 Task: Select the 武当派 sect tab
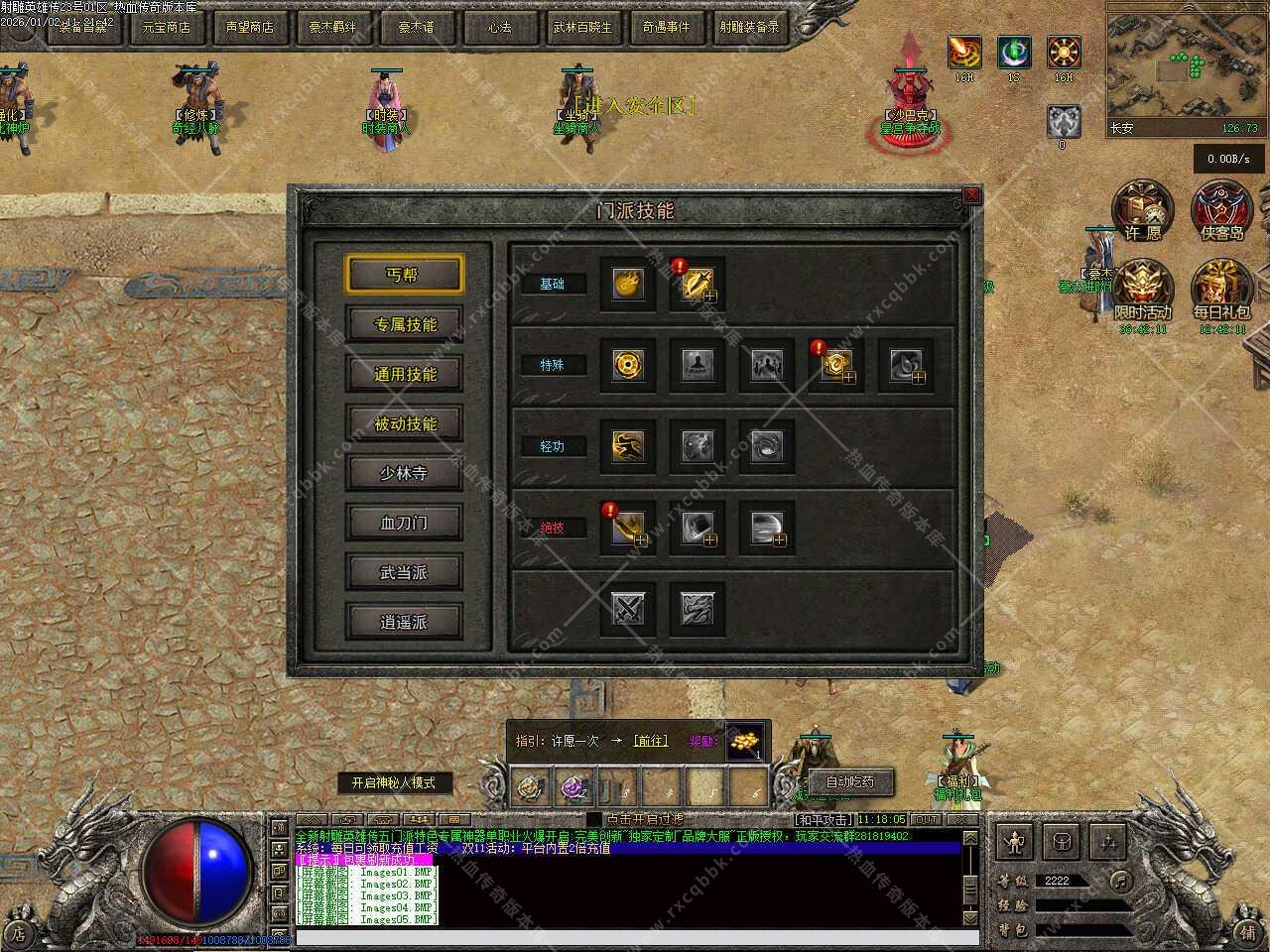coord(404,572)
